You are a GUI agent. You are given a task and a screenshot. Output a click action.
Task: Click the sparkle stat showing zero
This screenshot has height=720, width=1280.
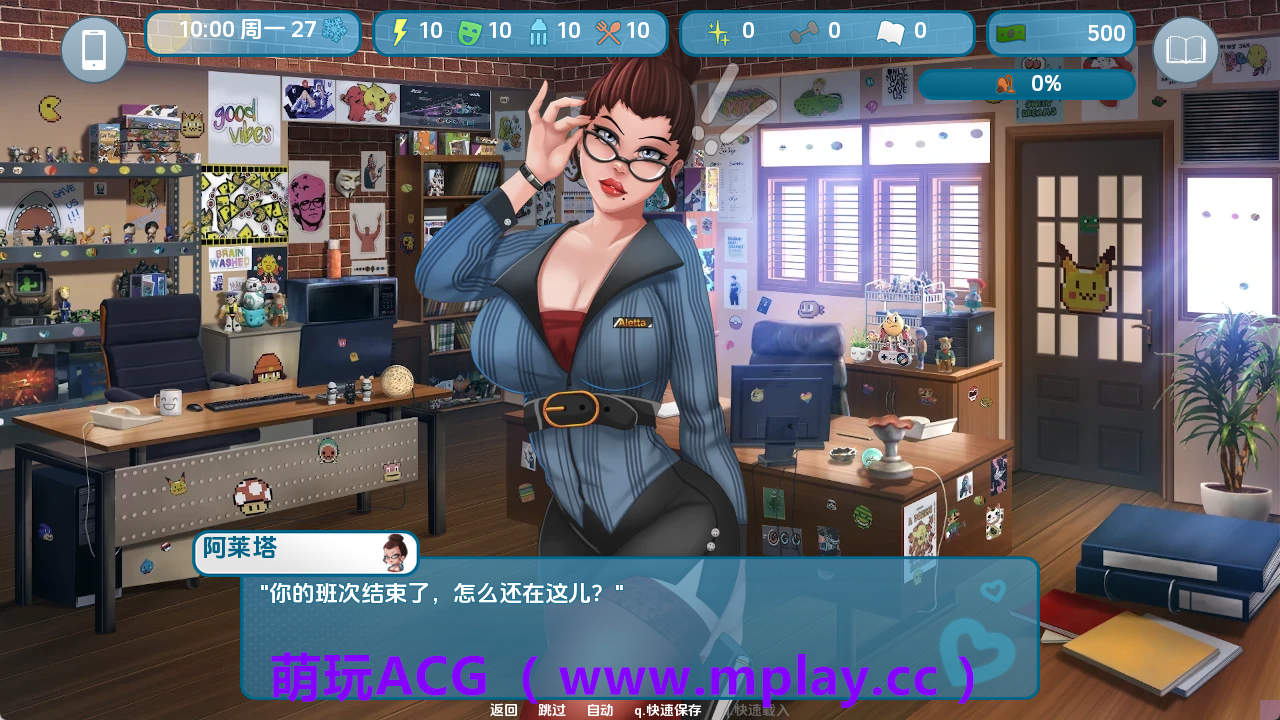(717, 31)
